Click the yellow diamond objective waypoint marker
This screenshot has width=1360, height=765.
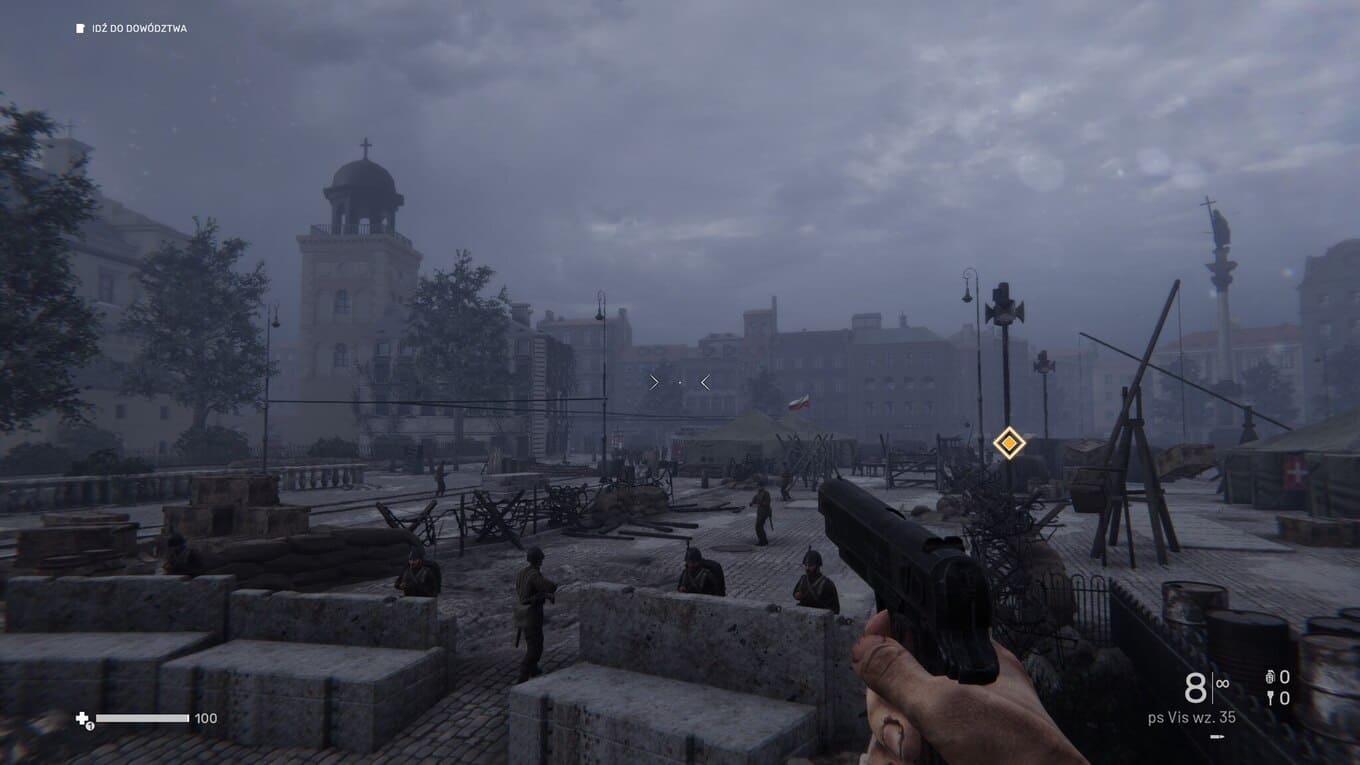[x=1009, y=442]
